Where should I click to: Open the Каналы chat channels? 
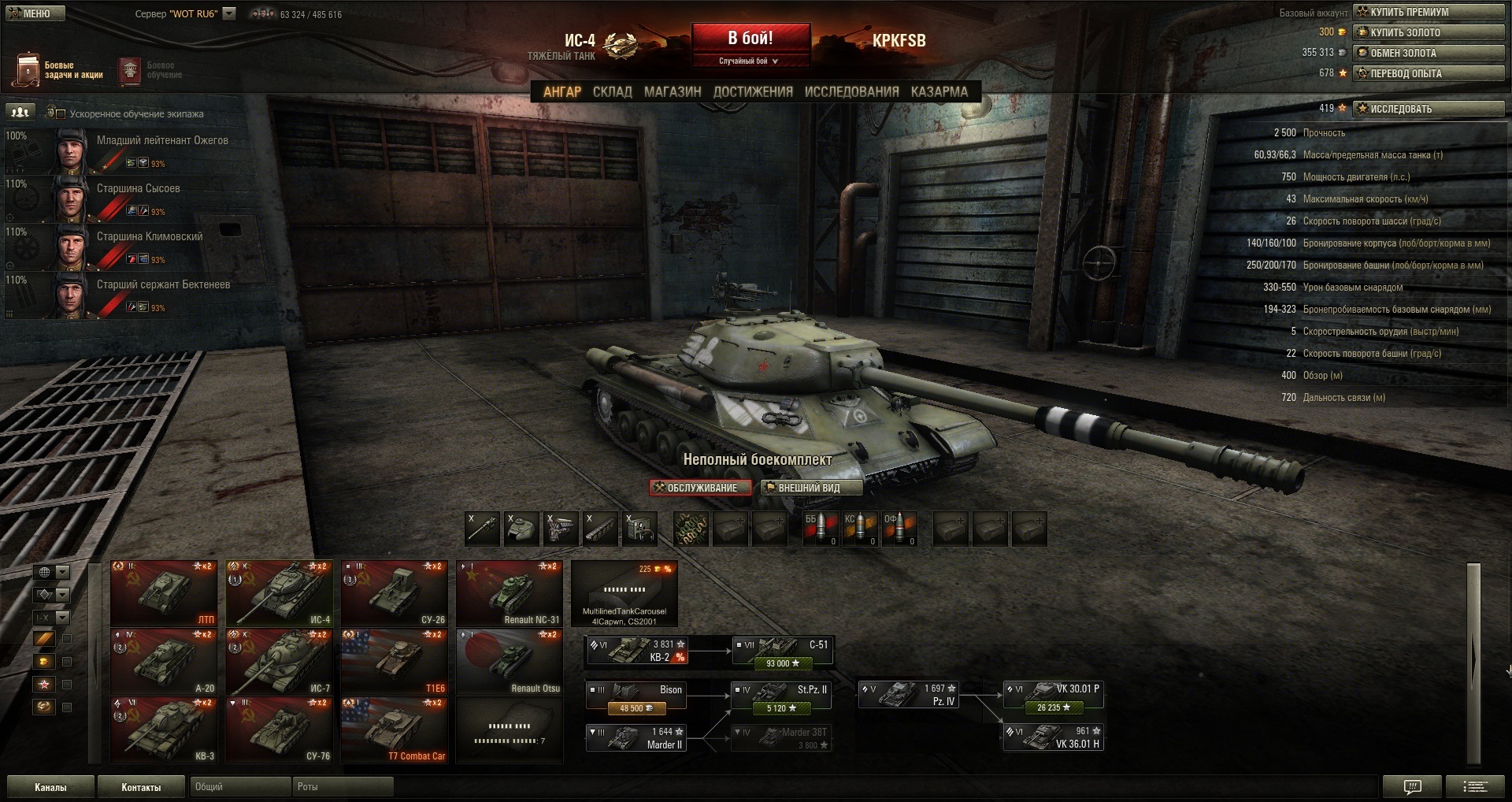[x=50, y=787]
